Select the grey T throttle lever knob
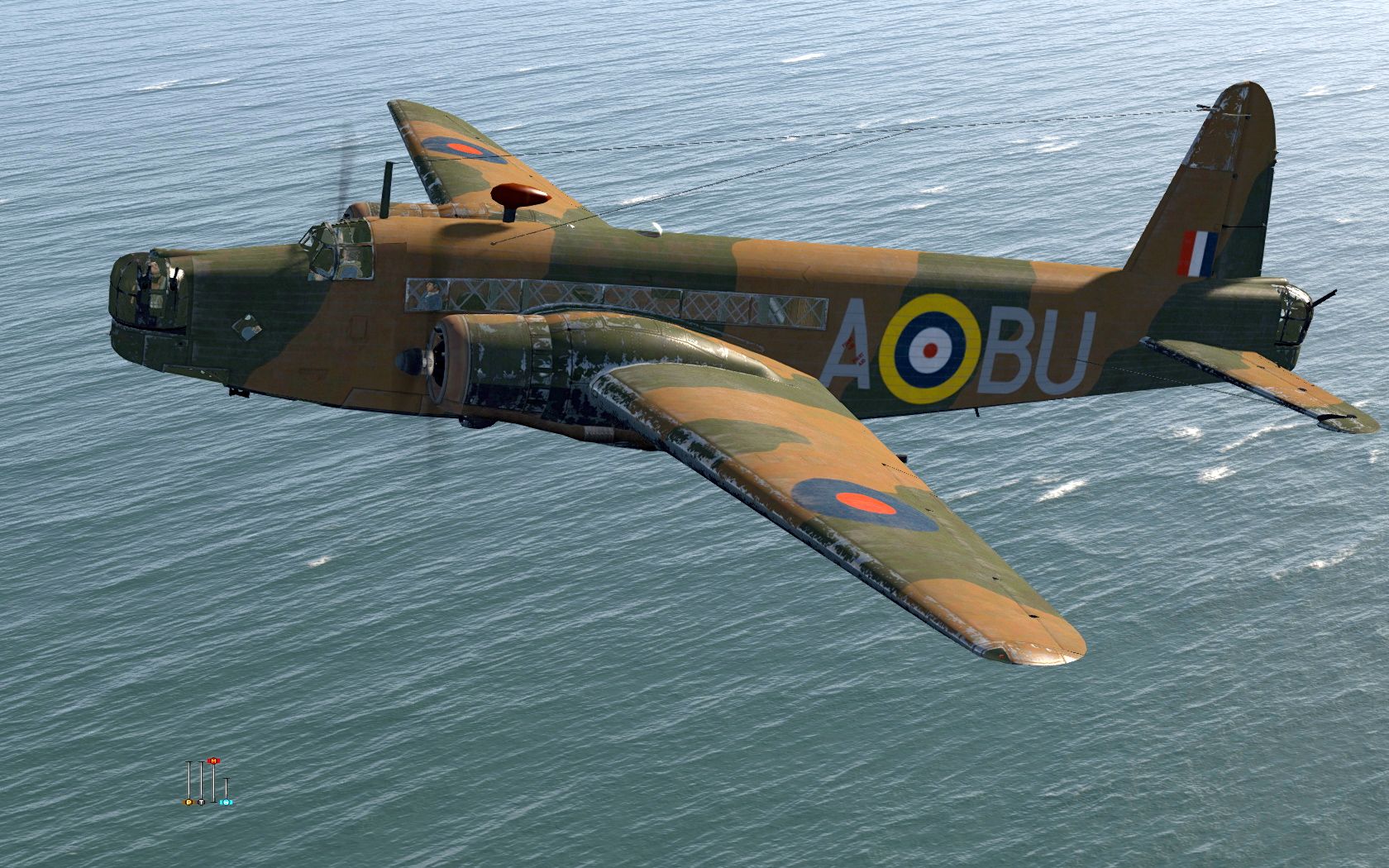 pos(201,802)
